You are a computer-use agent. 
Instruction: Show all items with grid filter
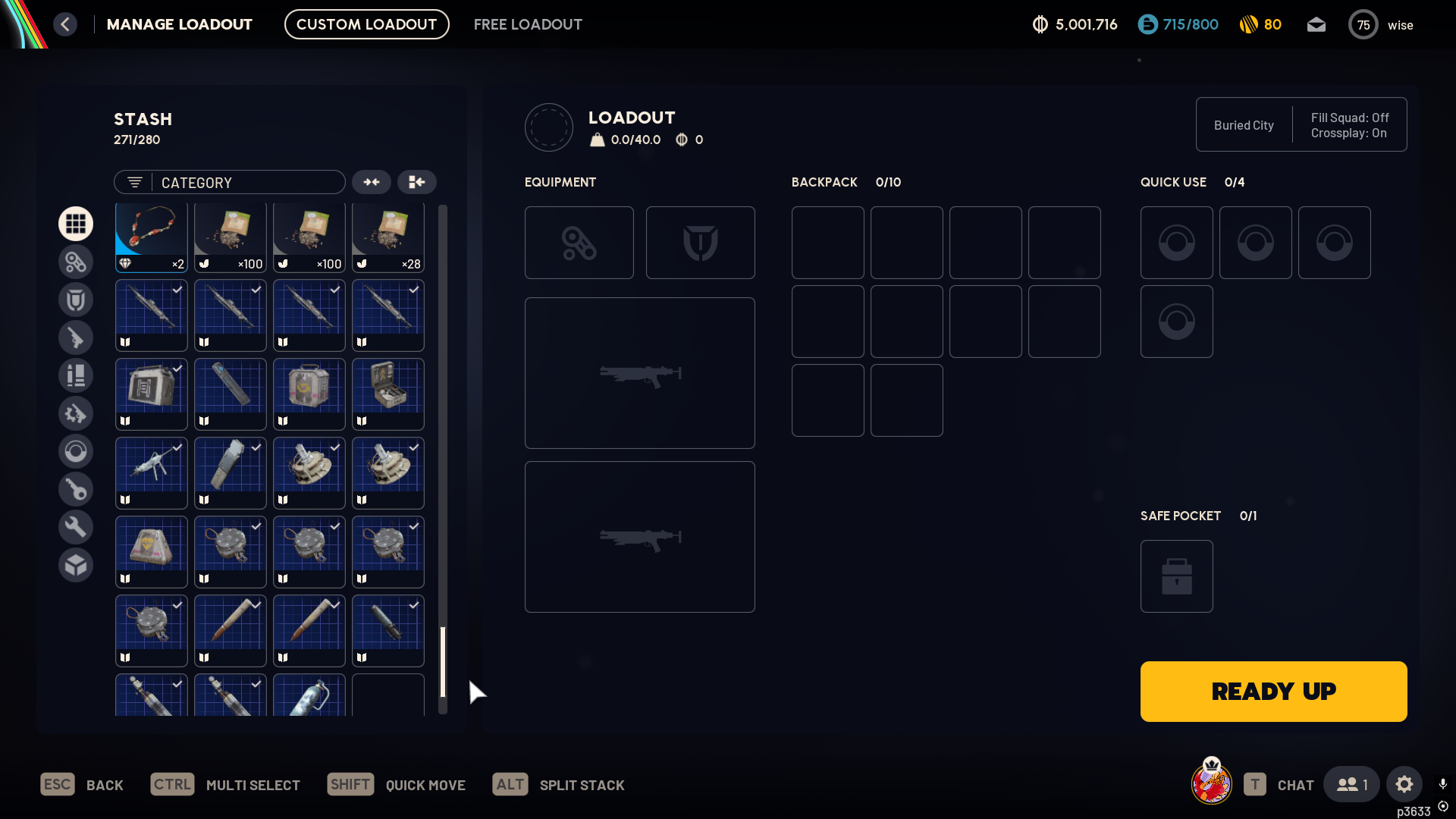pos(76,224)
